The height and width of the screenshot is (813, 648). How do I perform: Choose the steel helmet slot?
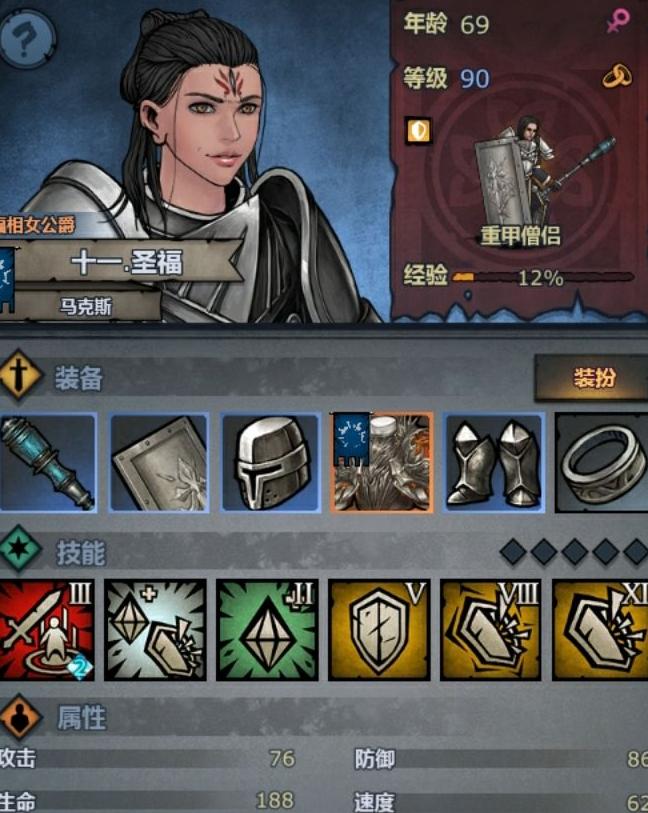(x=270, y=463)
